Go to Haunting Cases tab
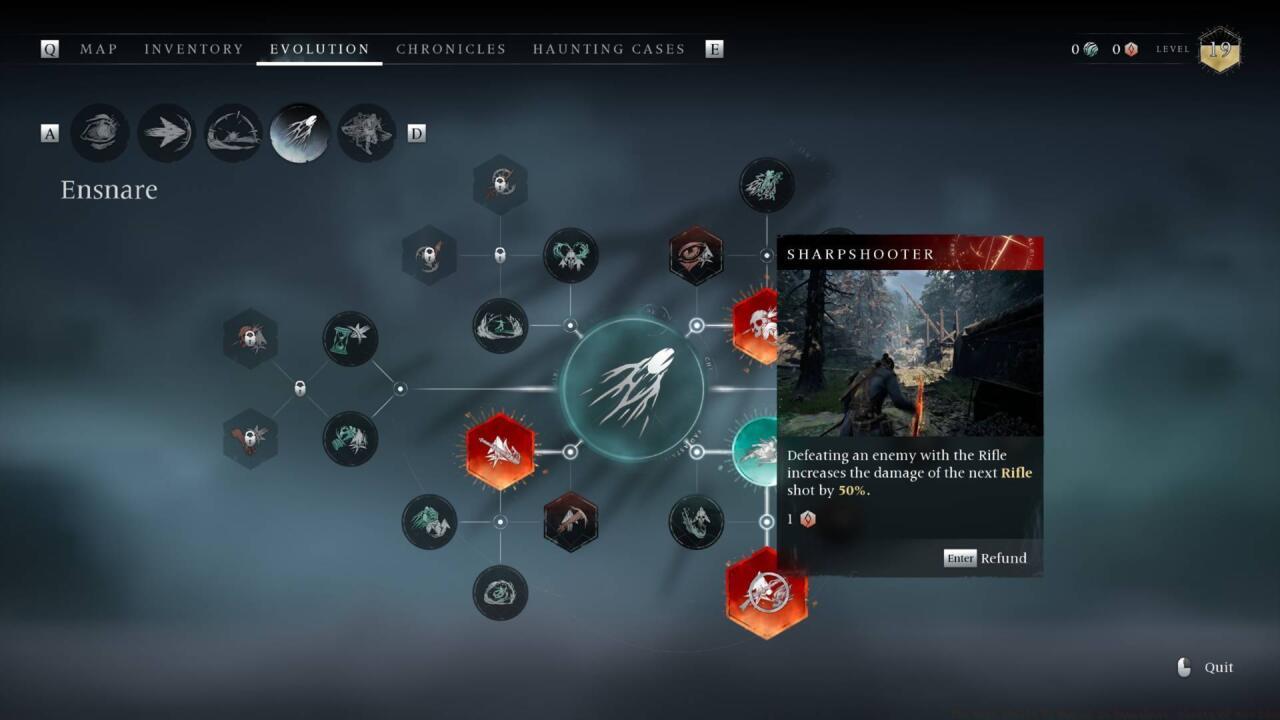The width and height of the screenshot is (1280, 720). tap(608, 49)
